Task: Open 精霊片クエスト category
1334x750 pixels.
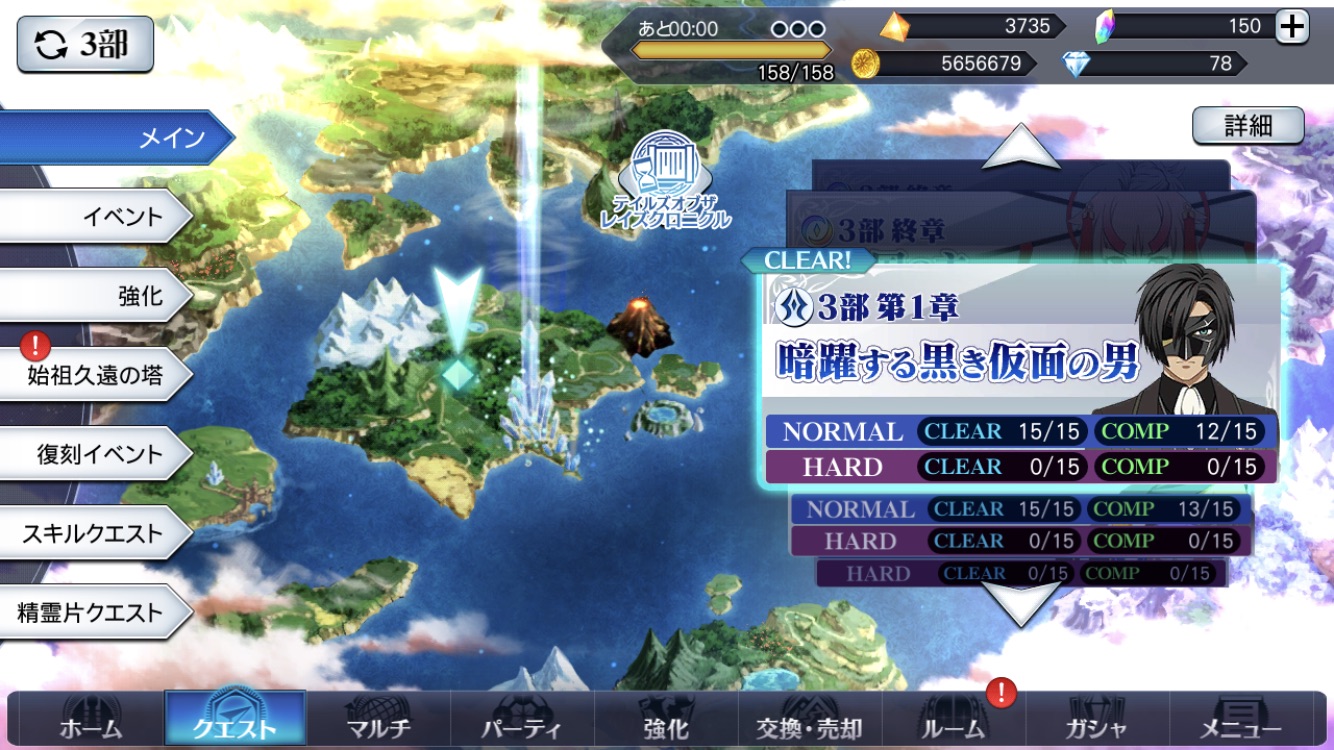Action: point(95,612)
